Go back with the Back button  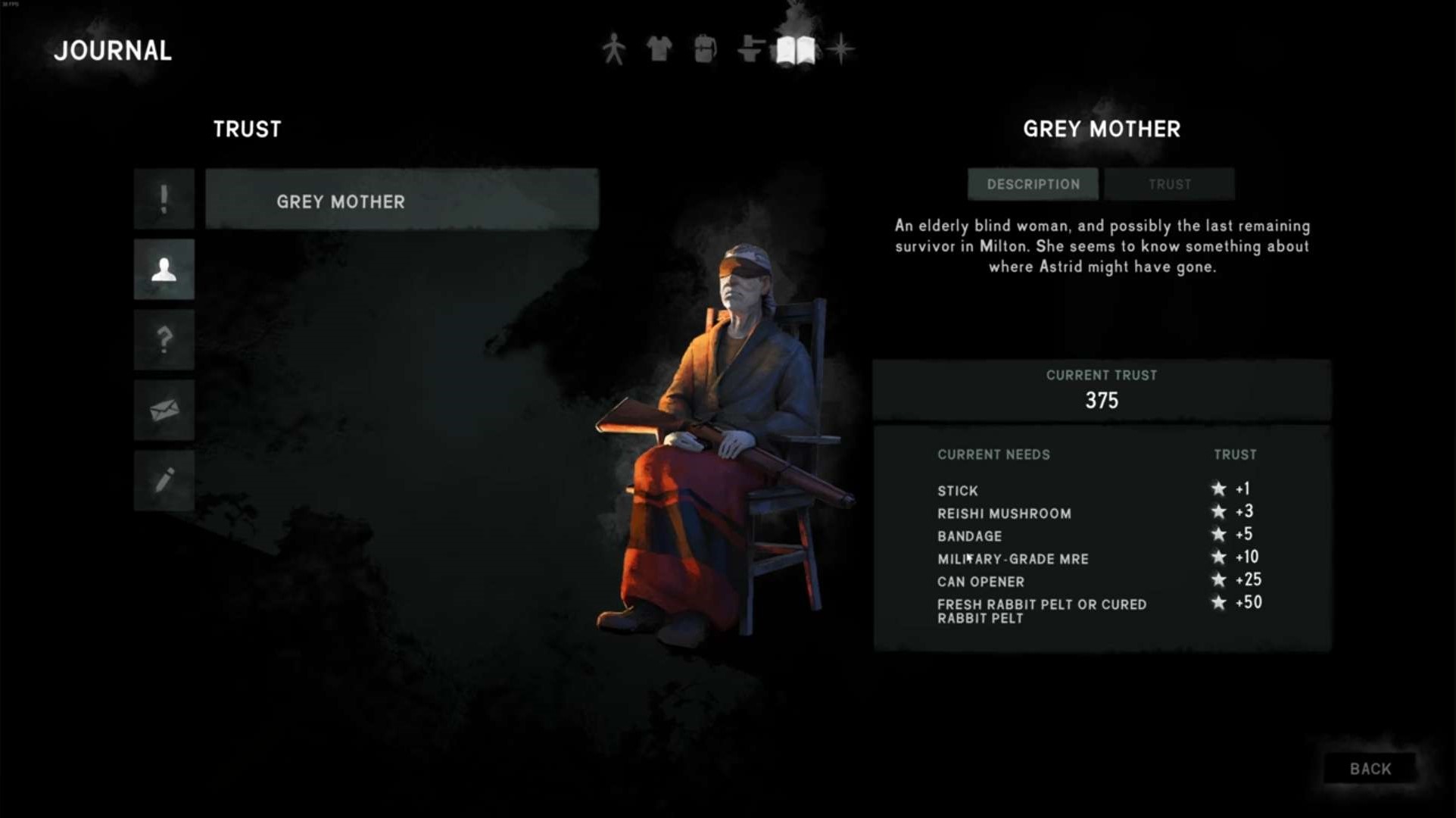pos(1370,769)
